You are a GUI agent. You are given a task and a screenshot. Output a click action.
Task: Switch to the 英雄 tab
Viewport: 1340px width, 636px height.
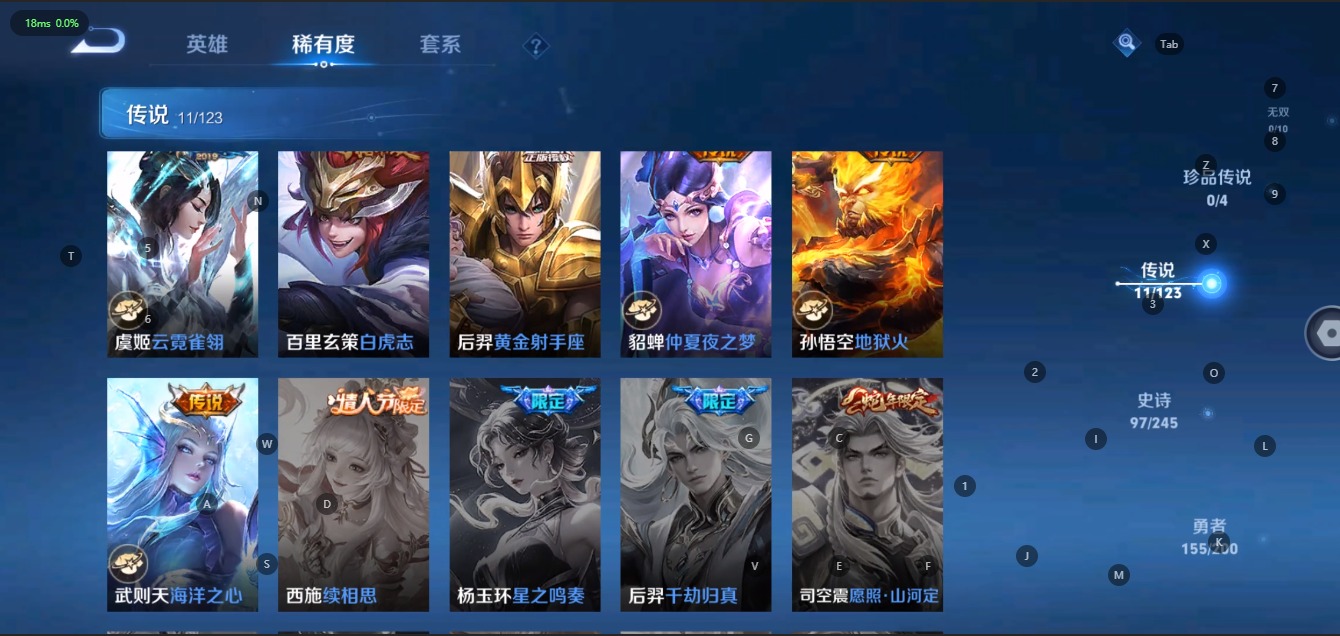(207, 44)
